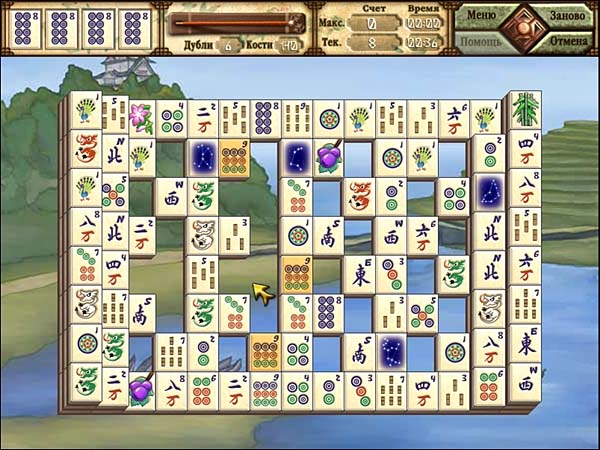Undo the last move with Отмена
Image resolution: width=600 pixels, height=450 pixels.
(x=567, y=43)
